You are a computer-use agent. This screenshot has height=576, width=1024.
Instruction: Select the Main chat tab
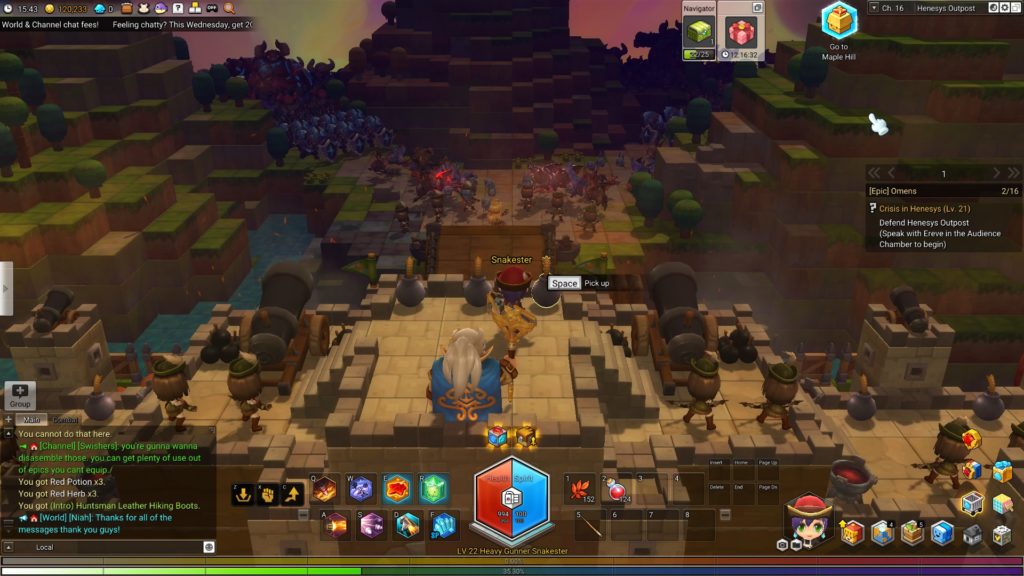point(31,420)
